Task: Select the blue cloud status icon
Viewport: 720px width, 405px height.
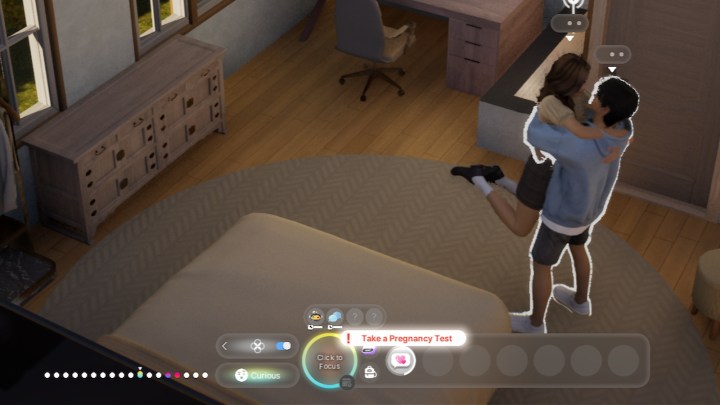Action: coord(335,316)
